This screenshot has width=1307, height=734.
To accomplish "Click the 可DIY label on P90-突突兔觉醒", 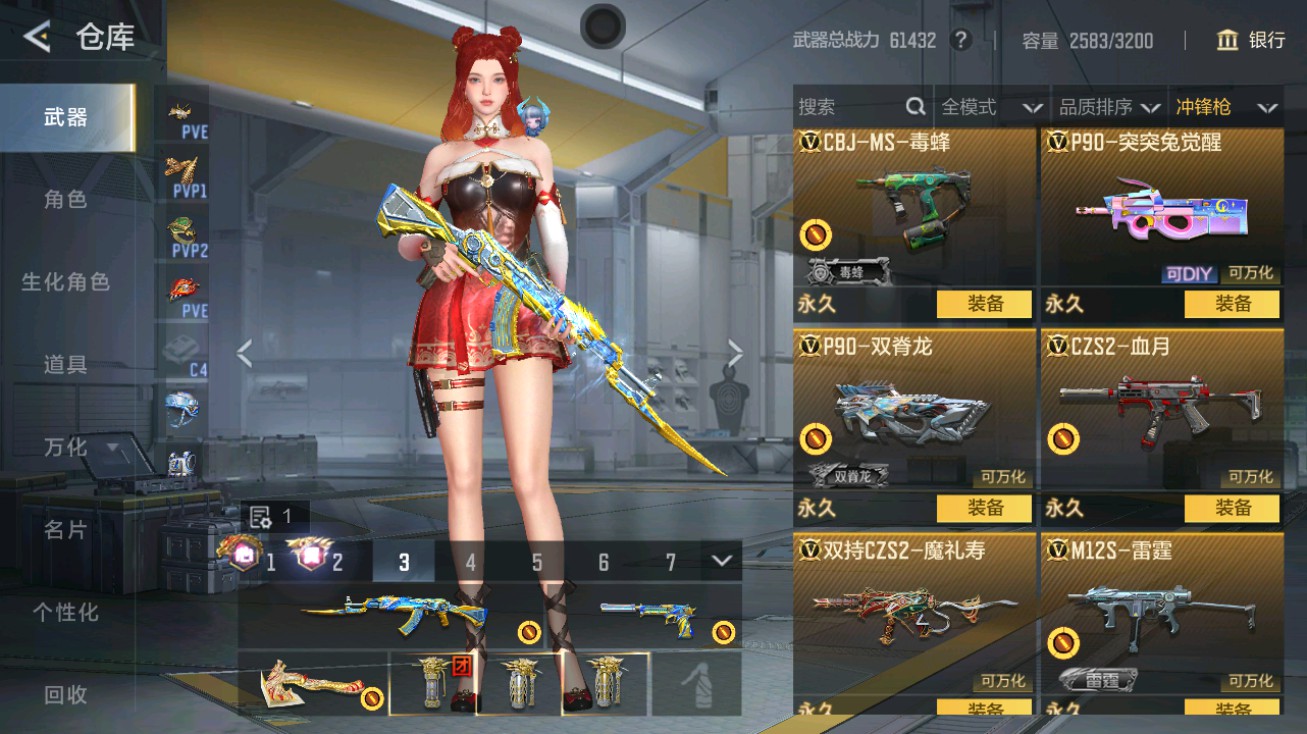I will [x=1189, y=273].
